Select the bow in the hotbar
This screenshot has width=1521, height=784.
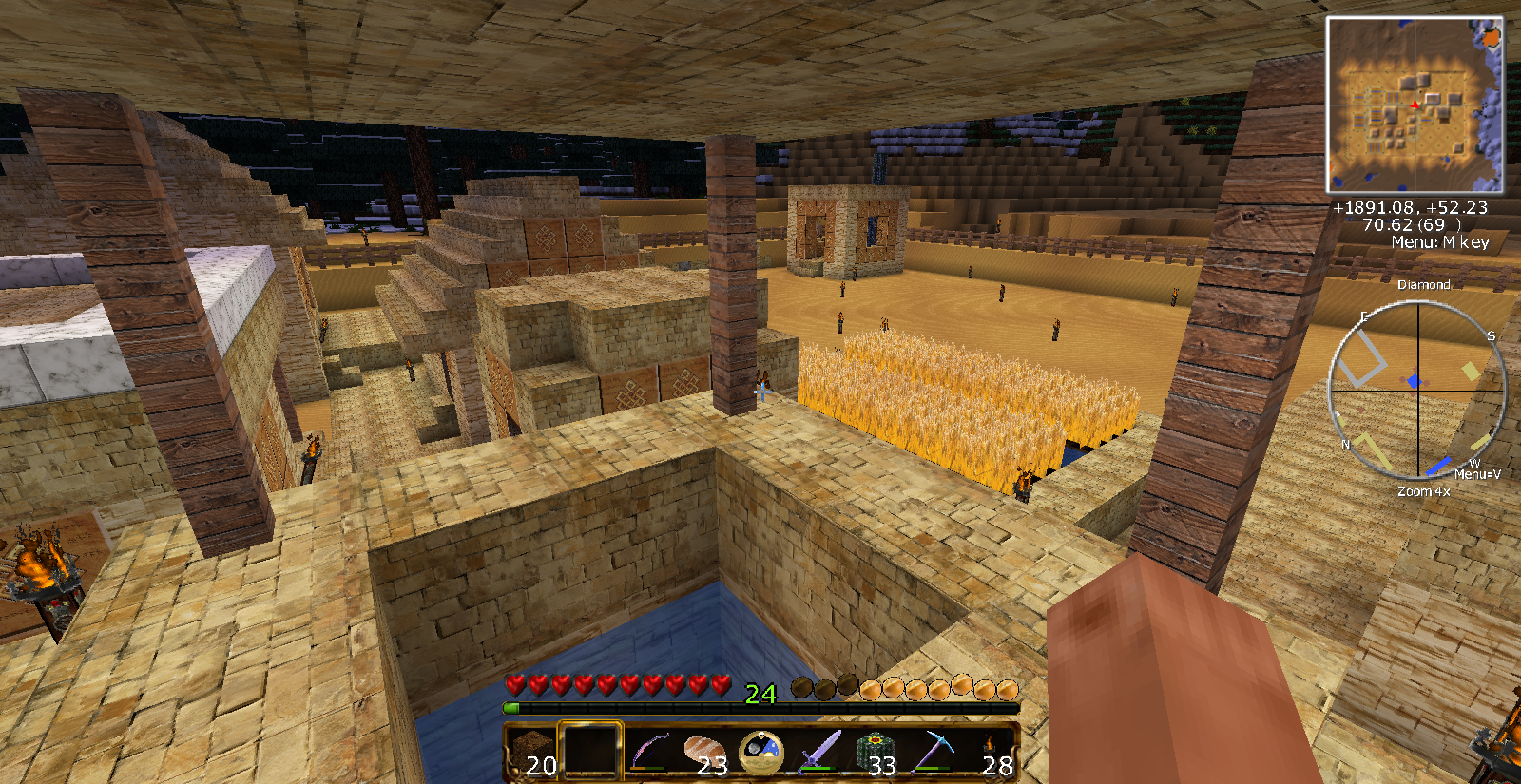pyautogui.click(x=647, y=751)
